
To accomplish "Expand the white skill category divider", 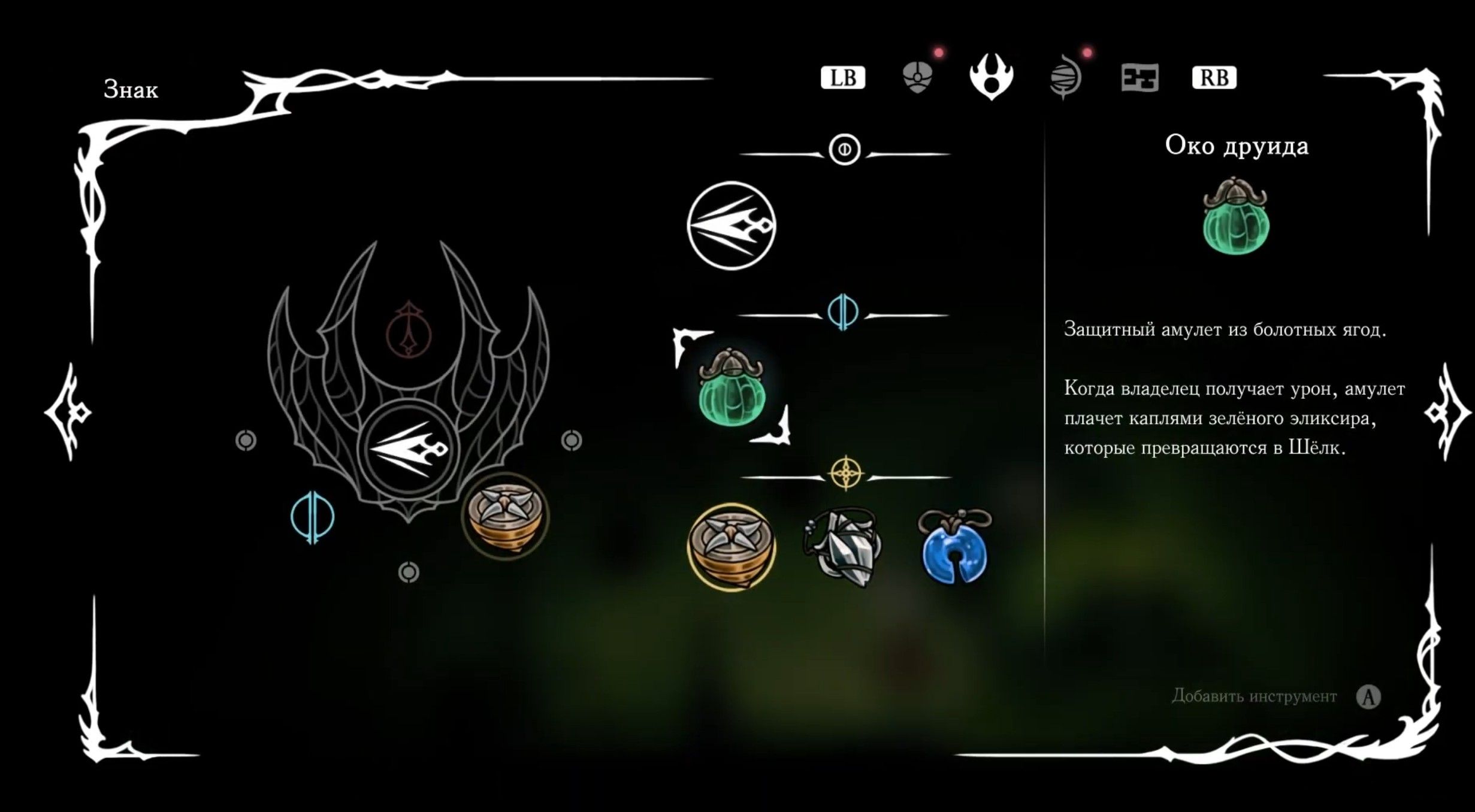I will (x=845, y=150).
